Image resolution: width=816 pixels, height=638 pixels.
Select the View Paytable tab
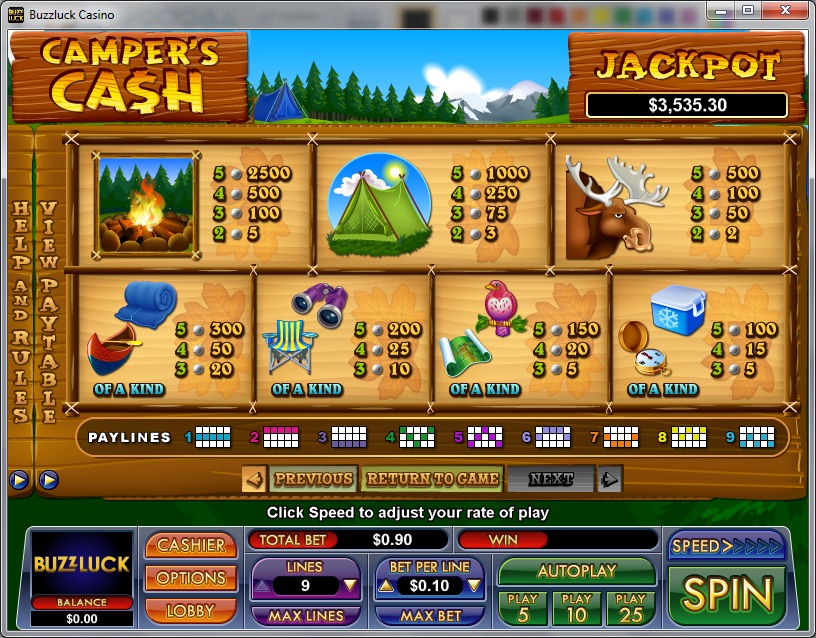pyautogui.click(x=47, y=310)
